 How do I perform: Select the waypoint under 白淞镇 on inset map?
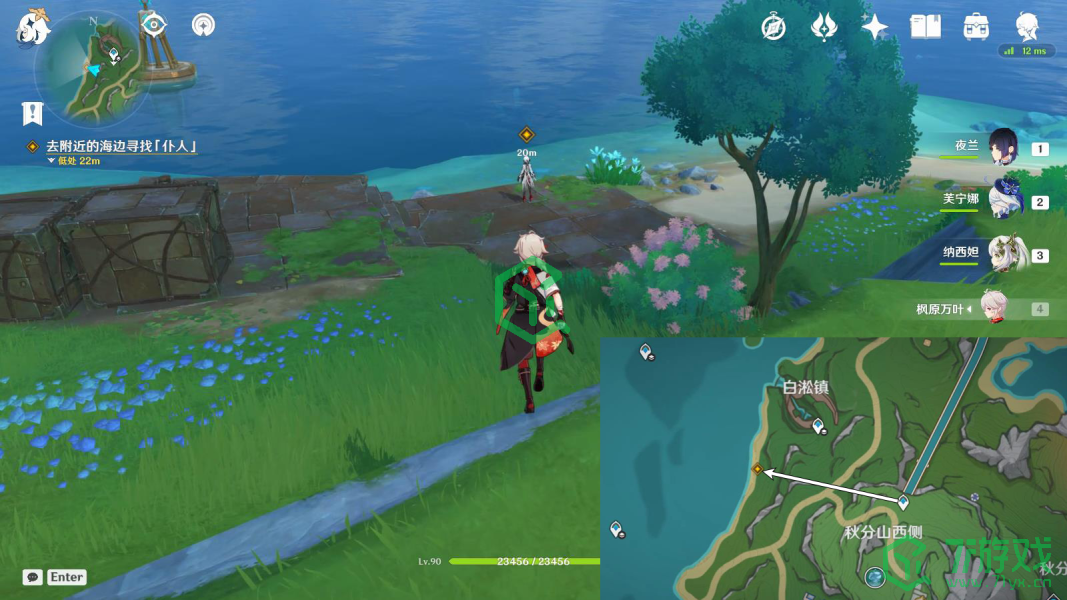click(819, 427)
